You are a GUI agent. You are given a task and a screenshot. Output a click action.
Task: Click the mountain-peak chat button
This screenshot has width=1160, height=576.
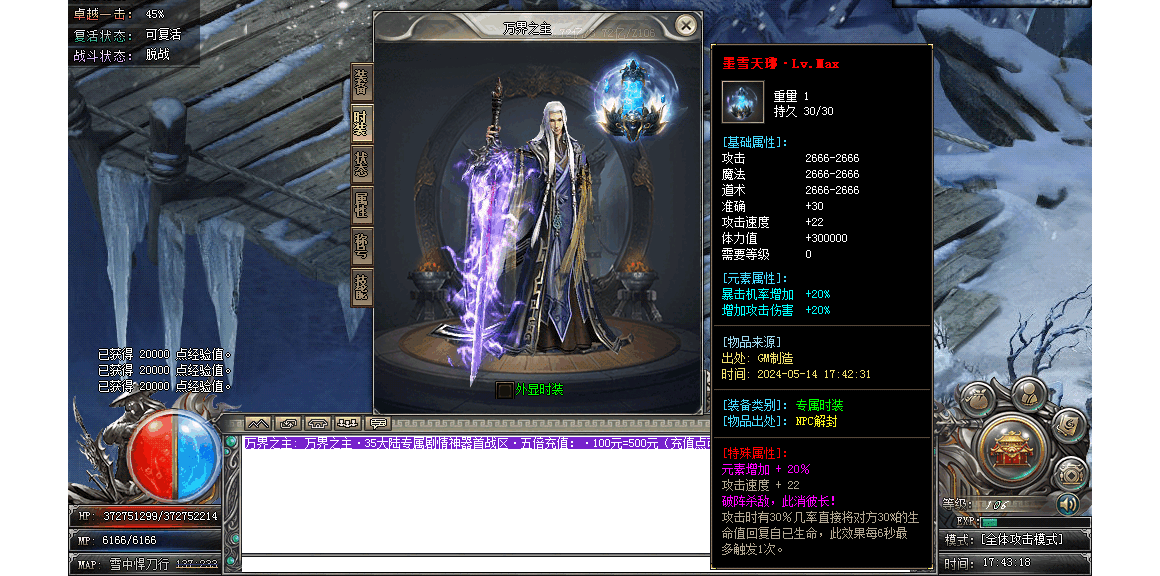(257, 423)
